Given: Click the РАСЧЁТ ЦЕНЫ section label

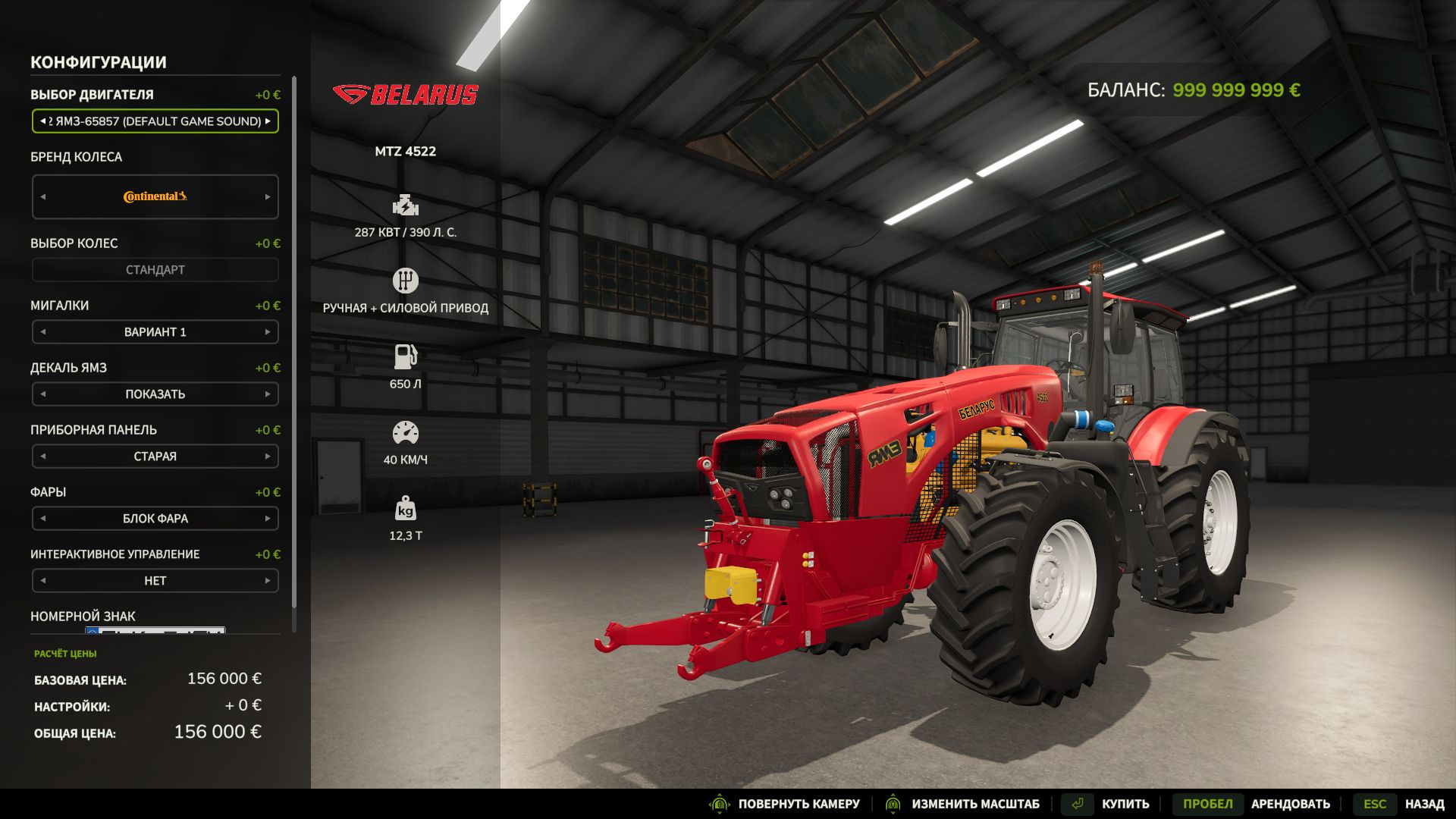Looking at the screenshot, I should click(x=65, y=653).
